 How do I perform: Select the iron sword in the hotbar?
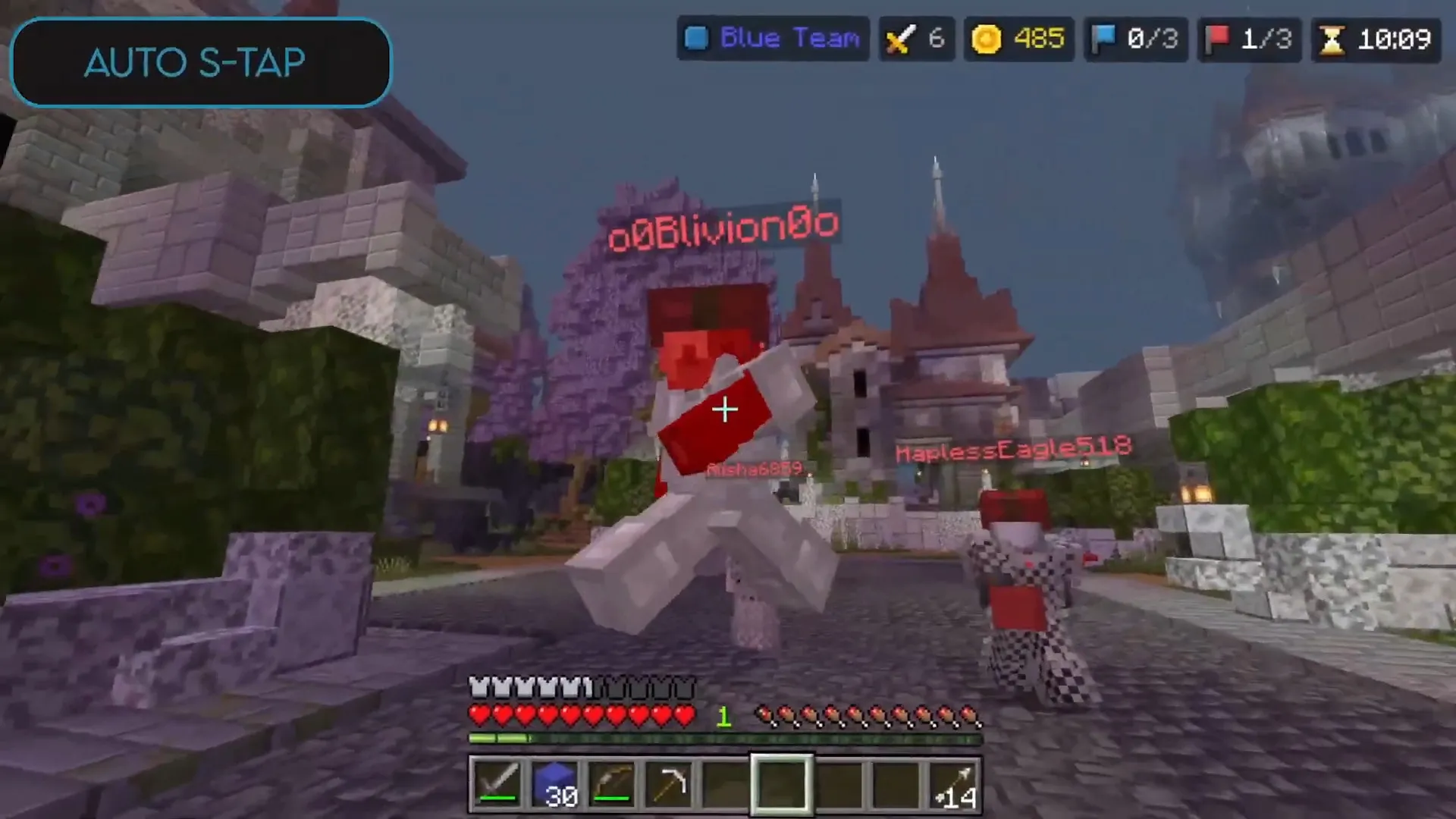pos(497,783)
